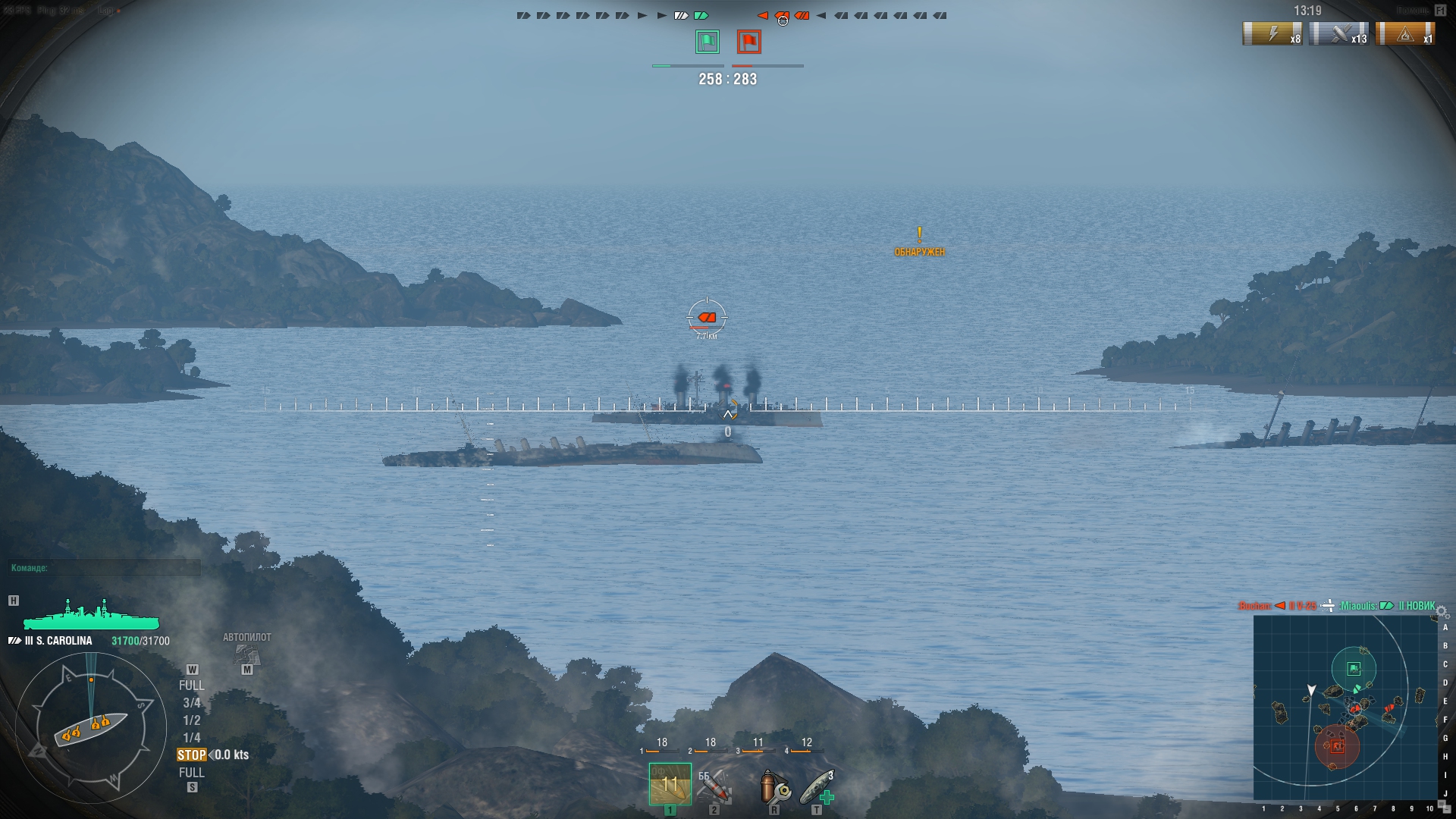1456x819 pixels.
Task: Select the STOP engine setting
Action: [192, 755]
